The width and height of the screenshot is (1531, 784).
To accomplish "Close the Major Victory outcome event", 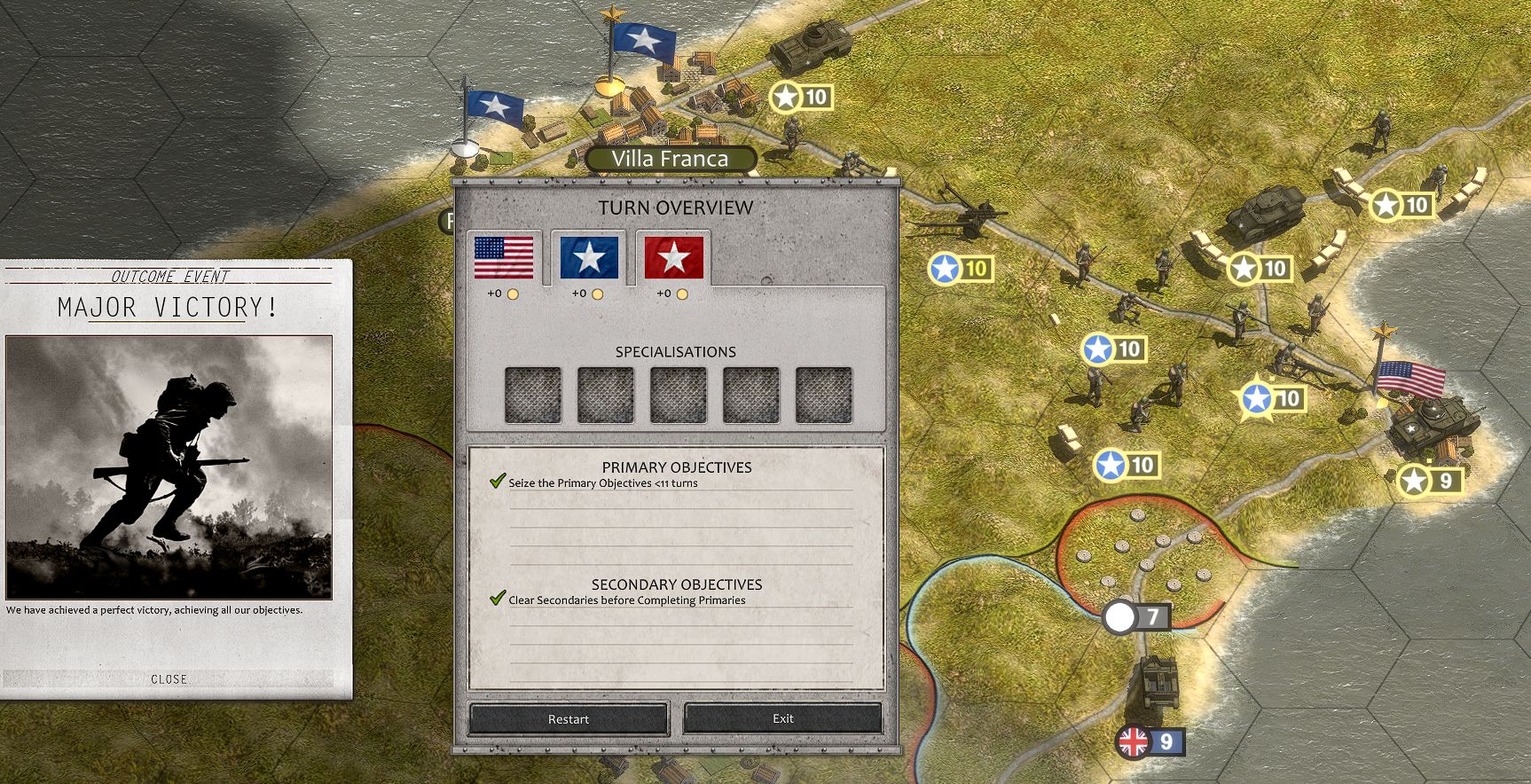I will click(x=170, y=679).
